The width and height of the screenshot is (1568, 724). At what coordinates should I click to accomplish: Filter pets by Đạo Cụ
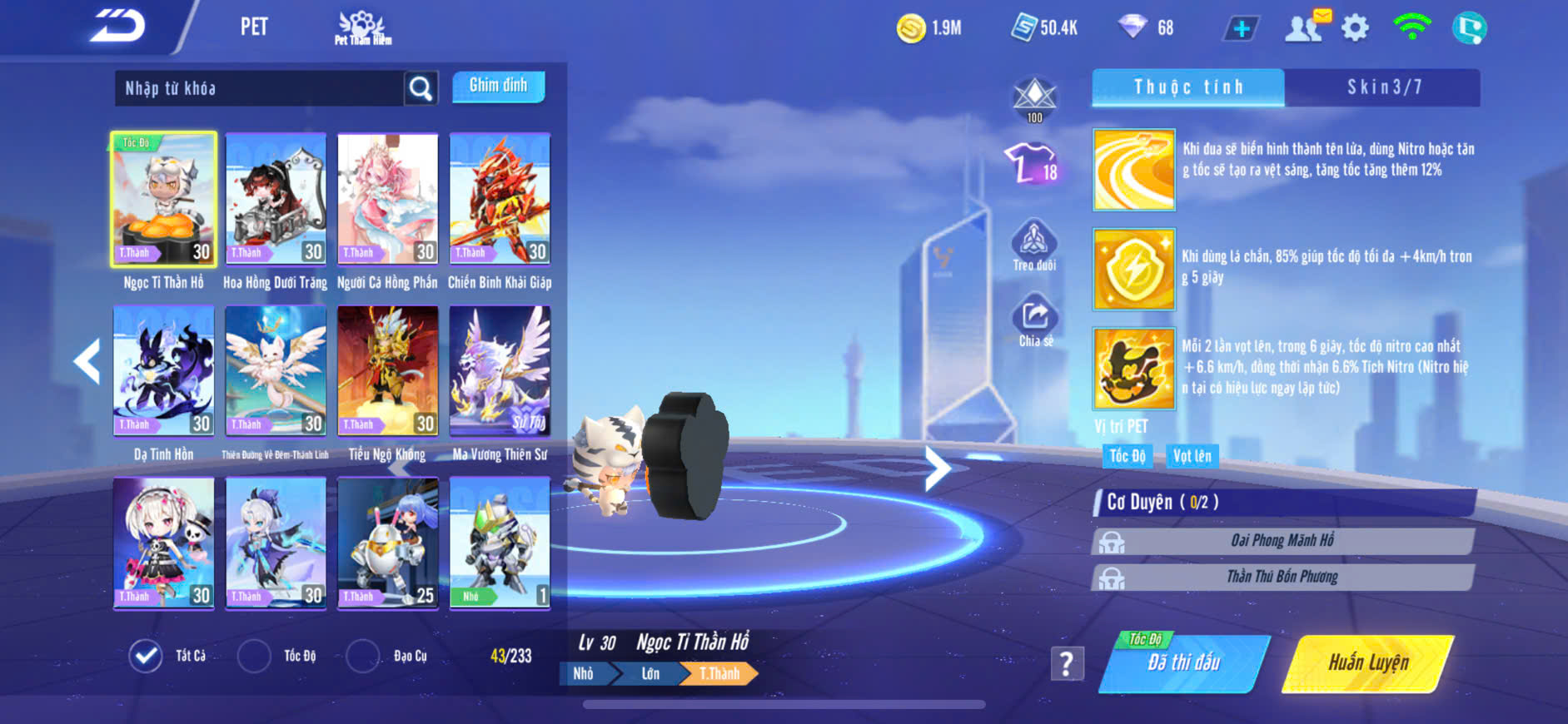click(363, 656)
